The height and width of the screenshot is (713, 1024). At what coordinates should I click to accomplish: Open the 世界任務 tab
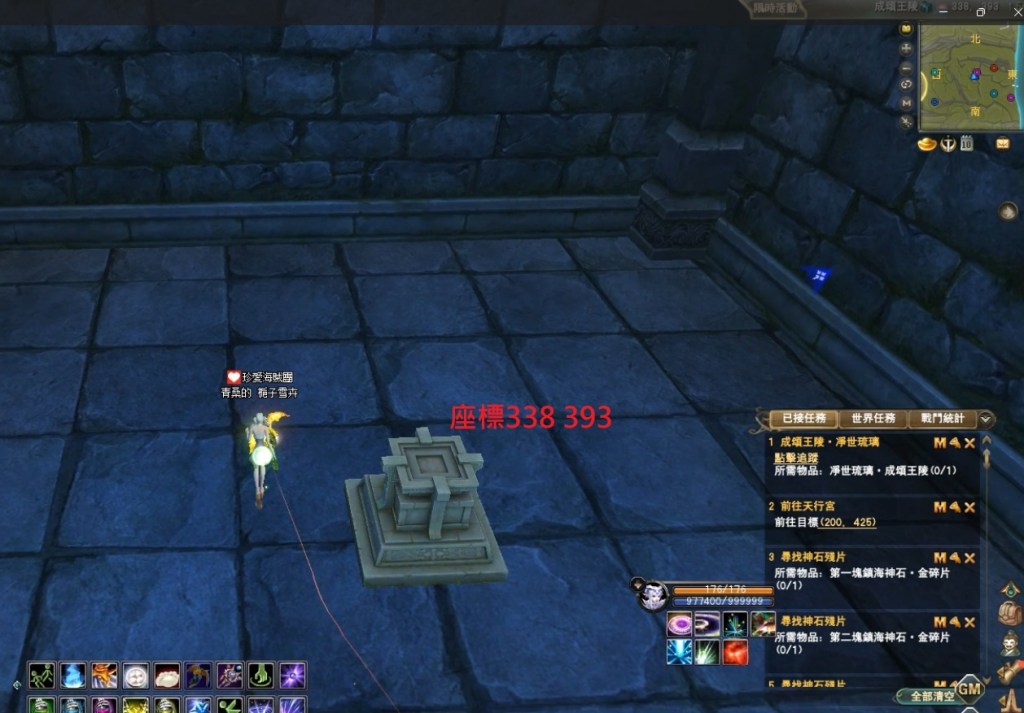(872, 419)
